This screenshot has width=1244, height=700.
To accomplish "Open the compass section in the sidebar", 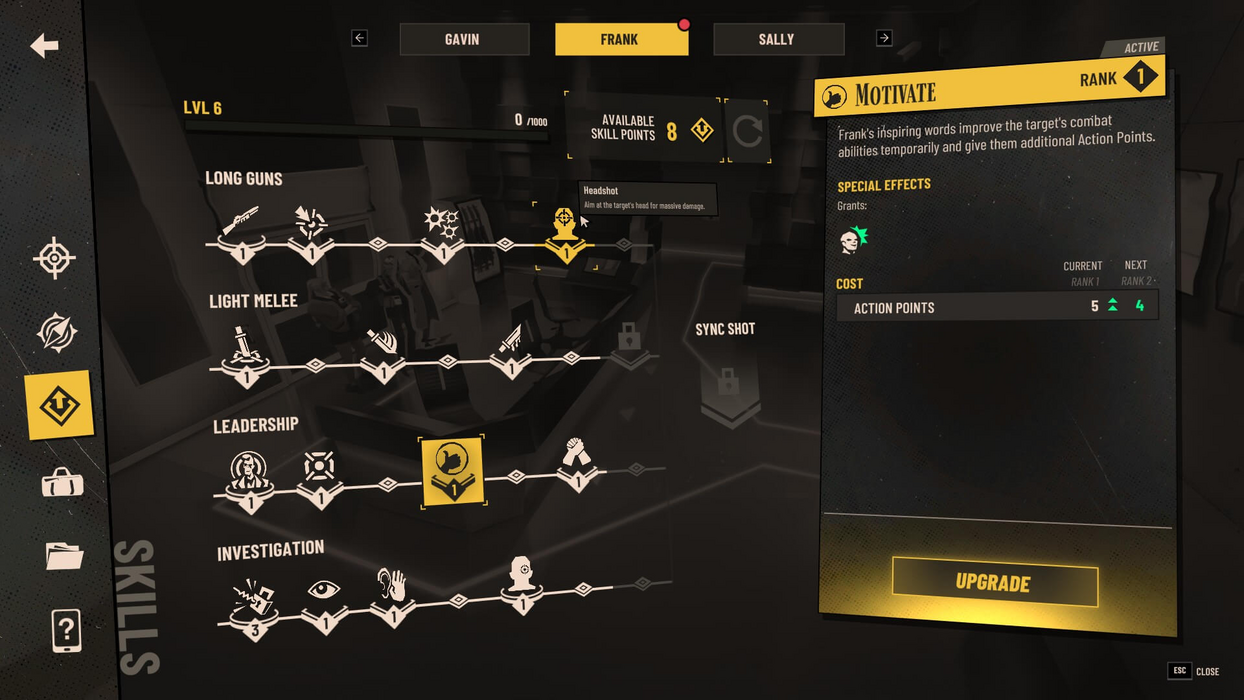I will click(57, 333).
